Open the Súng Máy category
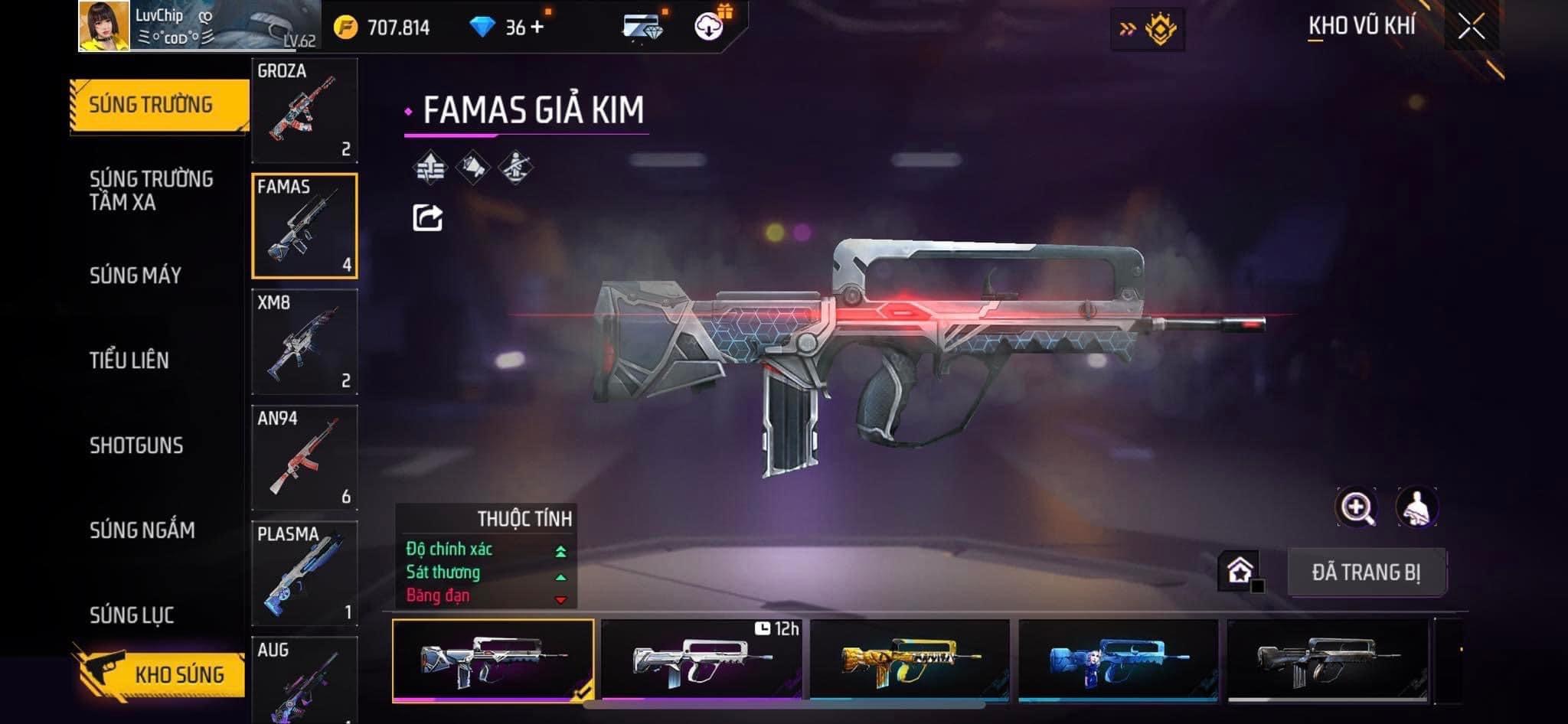Image resolution: width=1568 pixels, height=724 pixels. (x=136, y=276)
